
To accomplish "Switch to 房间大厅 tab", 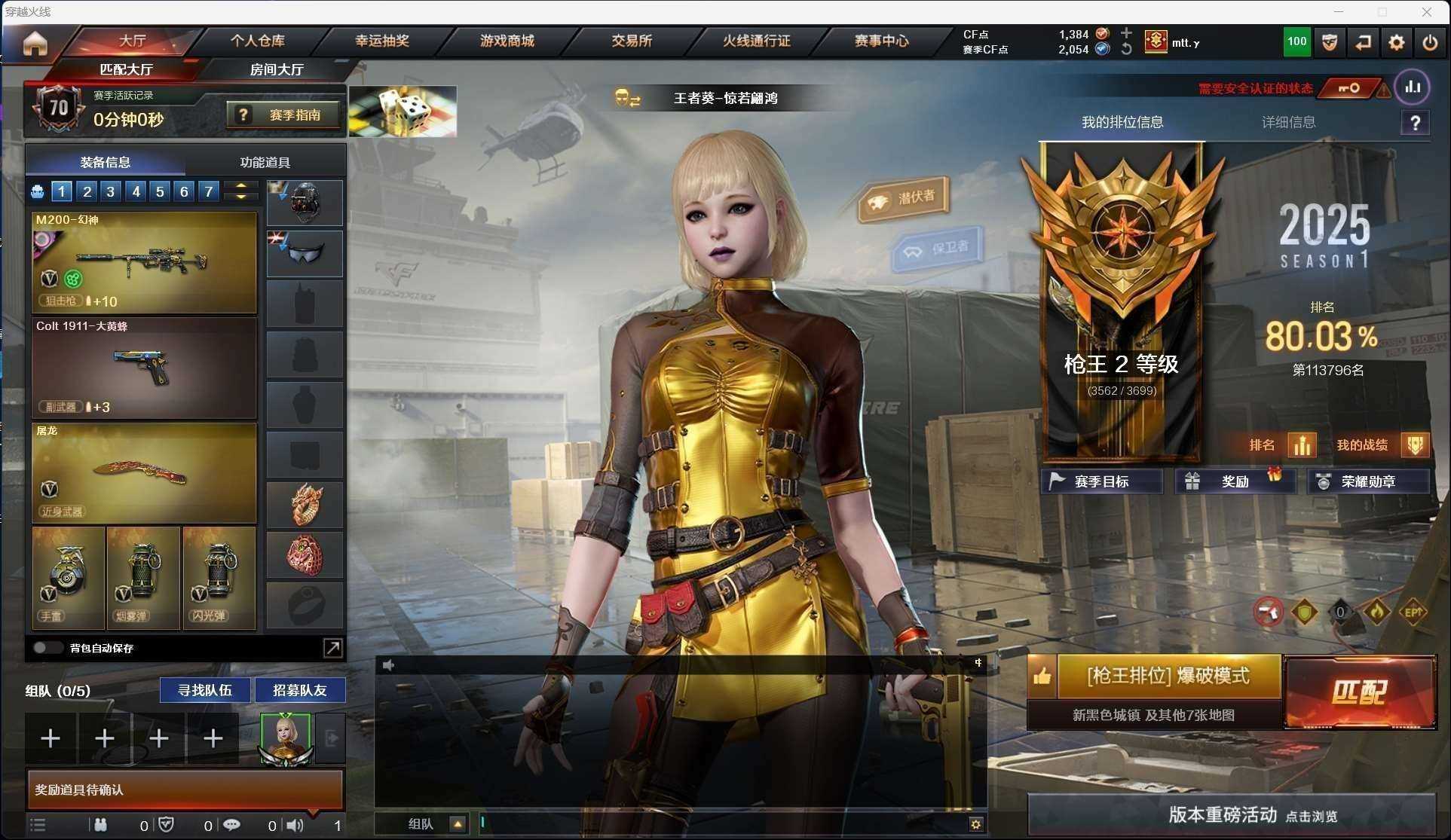I will pos(277,69).
